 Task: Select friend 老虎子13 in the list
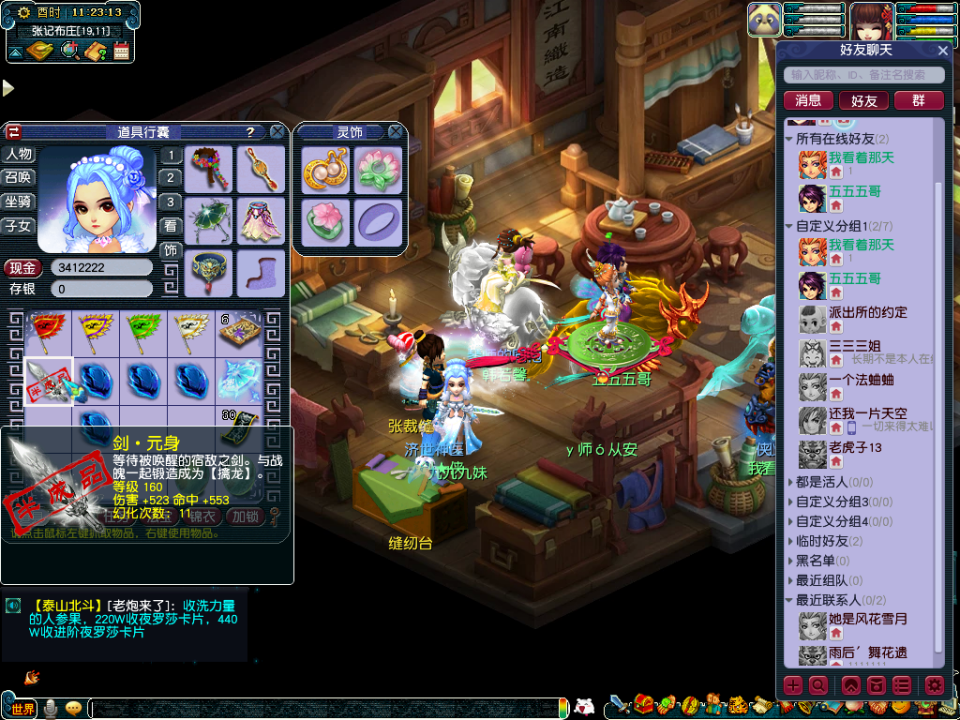coord(855,448)
